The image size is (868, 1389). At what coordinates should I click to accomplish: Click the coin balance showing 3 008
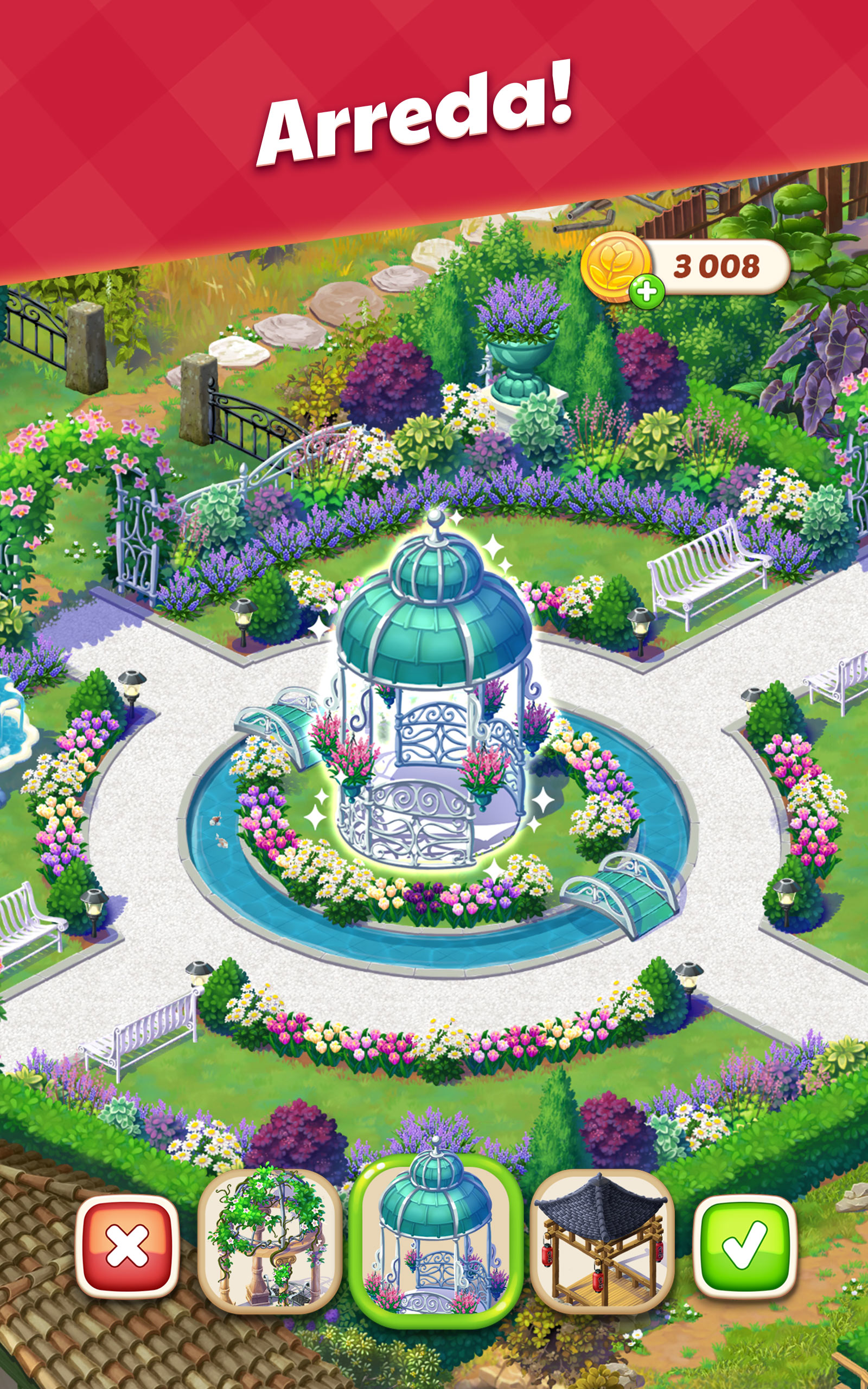[718, 264]
